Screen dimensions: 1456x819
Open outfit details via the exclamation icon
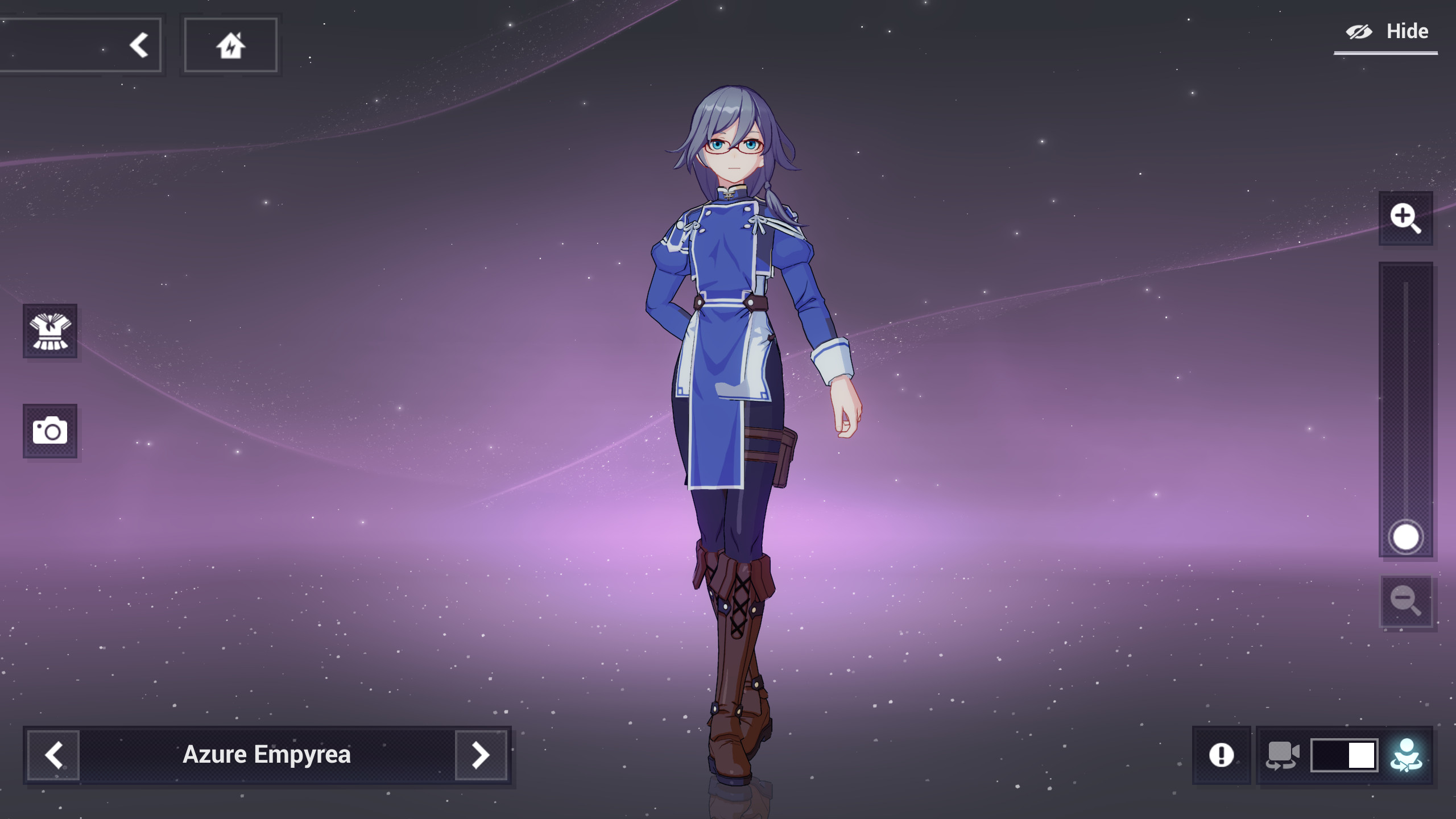click(x=1222, y=755)
